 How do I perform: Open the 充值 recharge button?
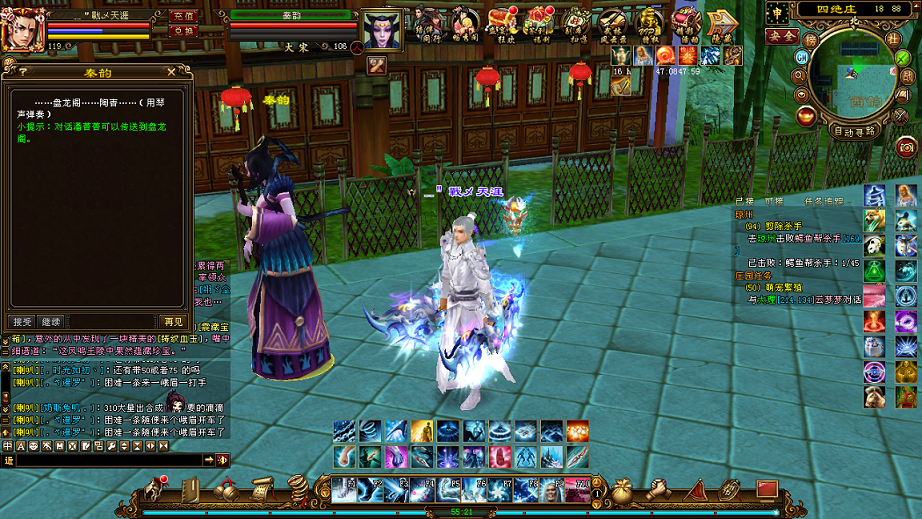(x=182, y=16)
